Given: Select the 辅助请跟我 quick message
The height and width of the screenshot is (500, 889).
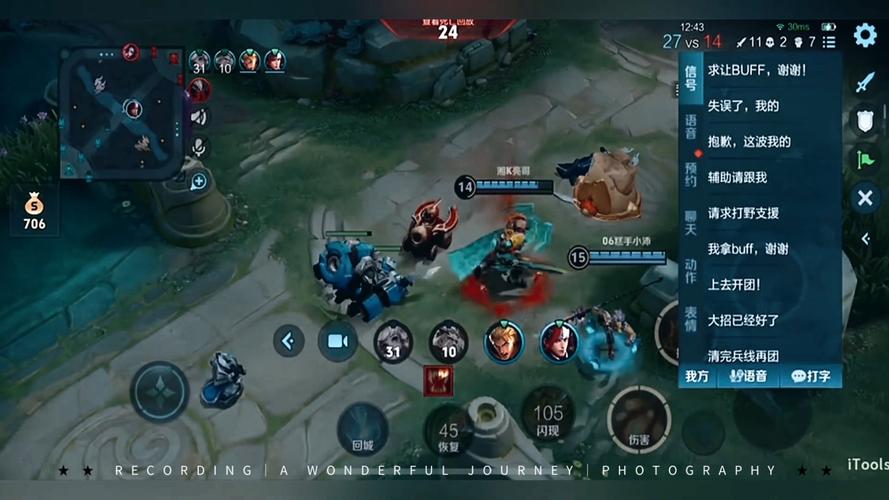Looking at the screenshot, I should [738, 177].
